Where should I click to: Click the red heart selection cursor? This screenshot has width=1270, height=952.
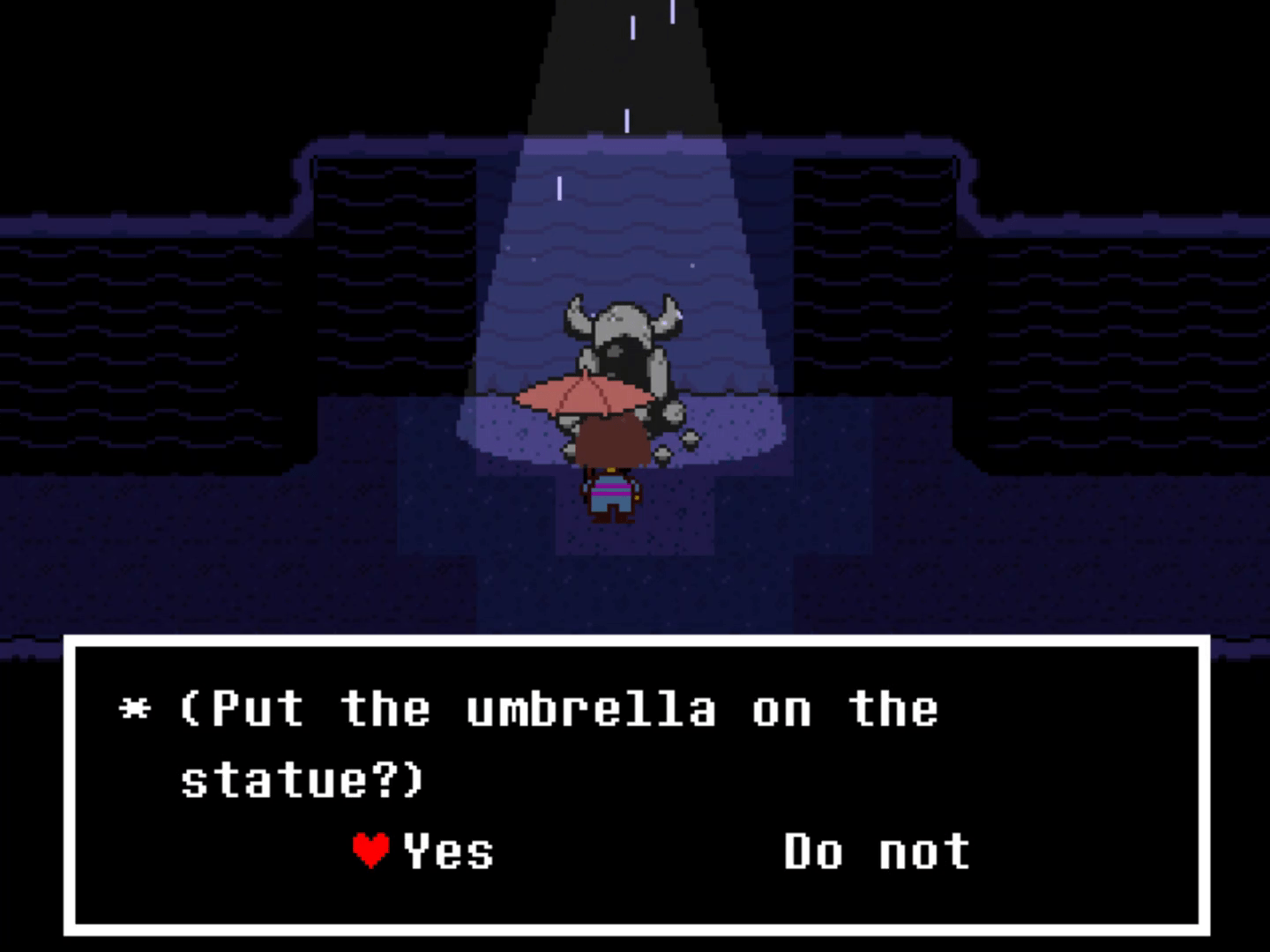pos(370,849)
